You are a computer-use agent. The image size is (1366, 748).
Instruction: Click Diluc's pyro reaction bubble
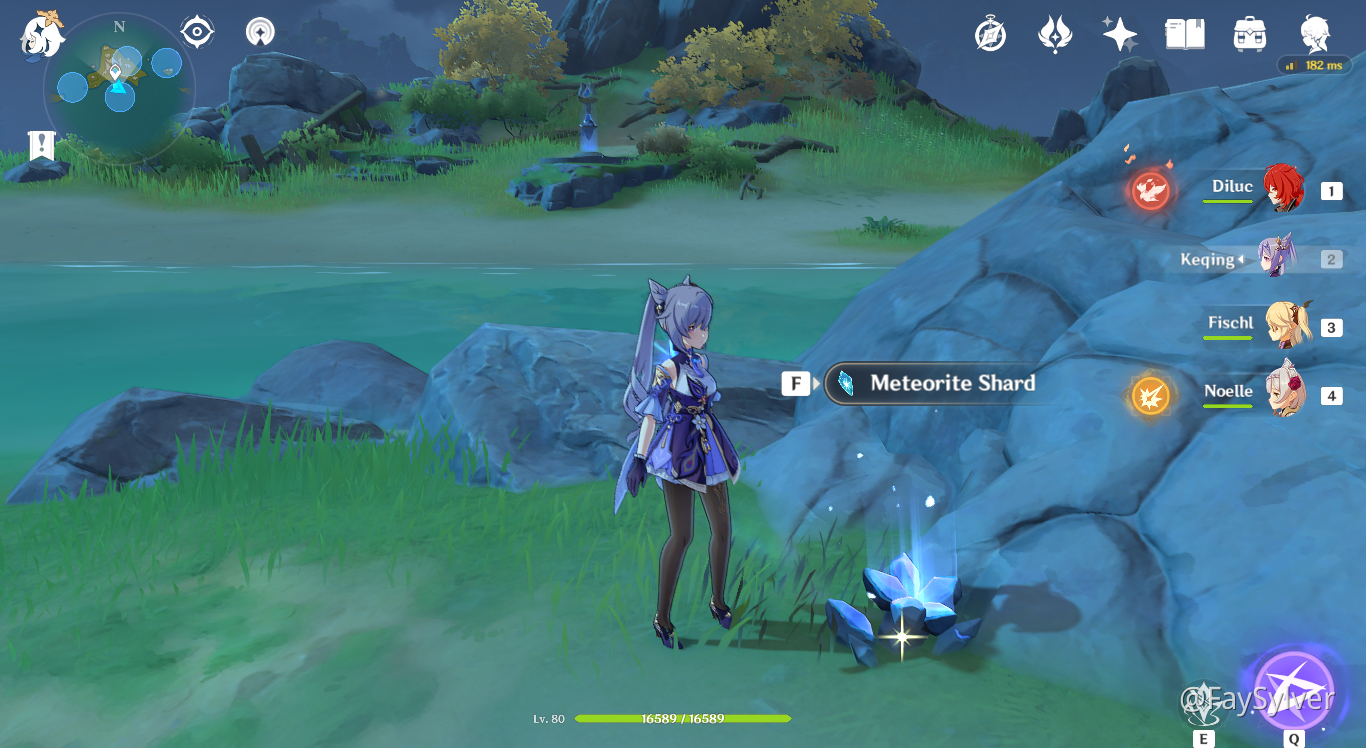click(1152, 190)
